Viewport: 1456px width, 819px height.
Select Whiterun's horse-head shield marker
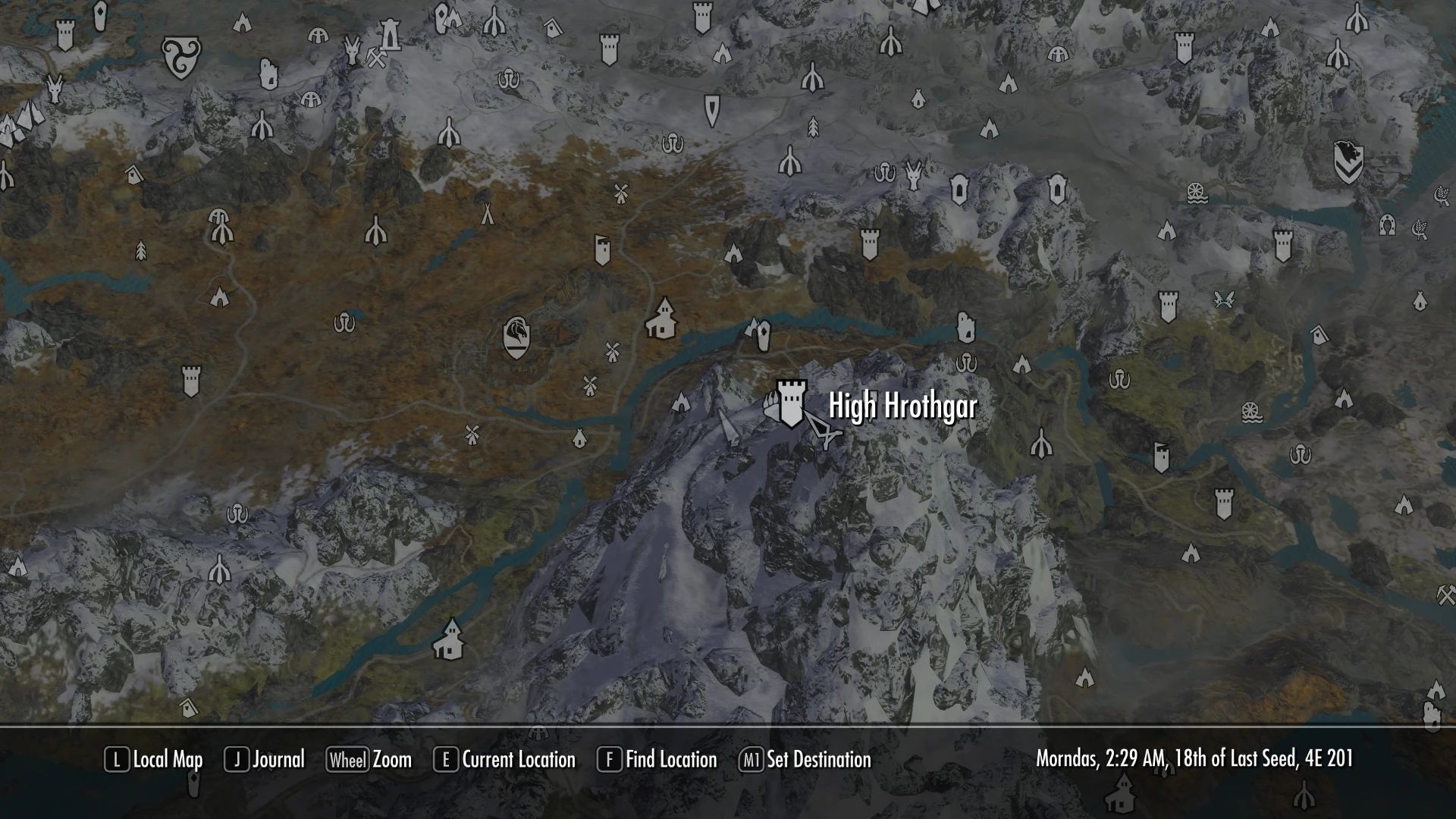tap(516, 337)
